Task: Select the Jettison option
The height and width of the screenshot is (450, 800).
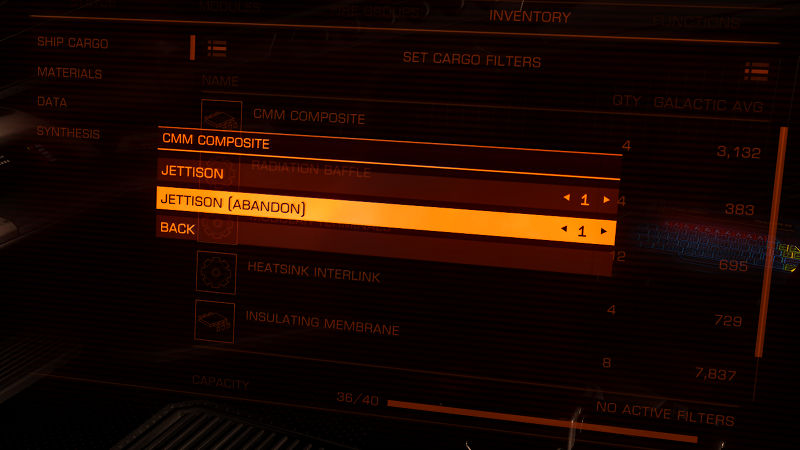Action: 193,172
